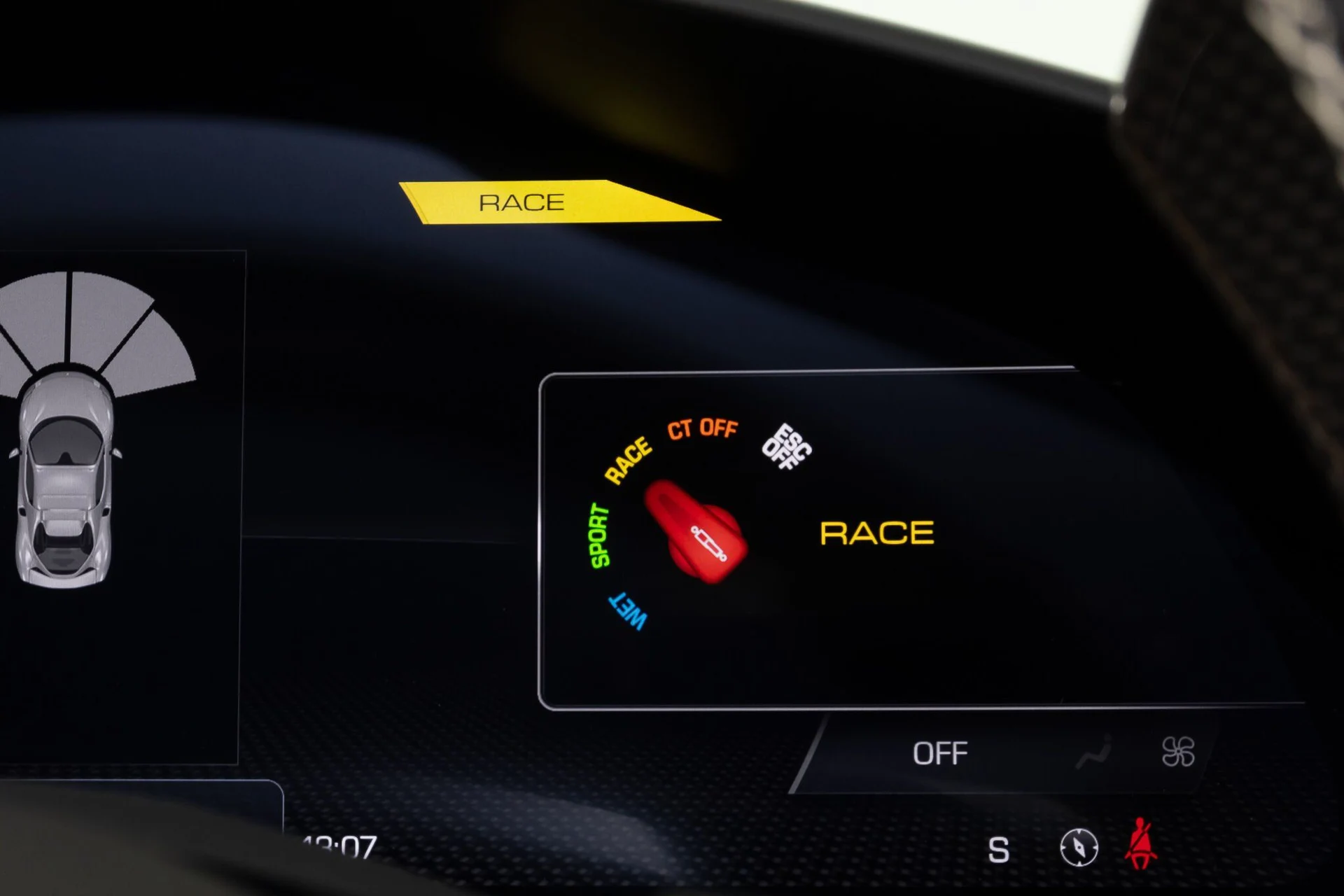Open the fan speed icon
Viewport: 1344px width, 896px height.
(x=1177, y=752)
